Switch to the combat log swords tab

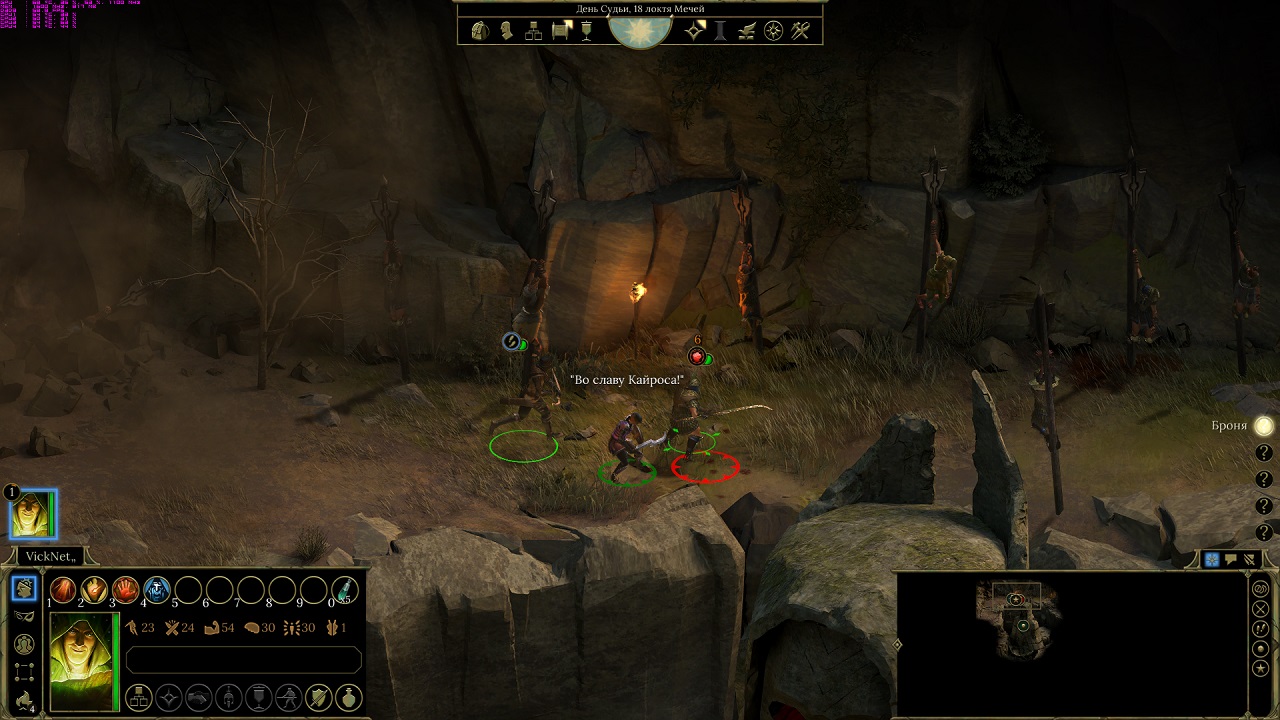coord(1249,560)
